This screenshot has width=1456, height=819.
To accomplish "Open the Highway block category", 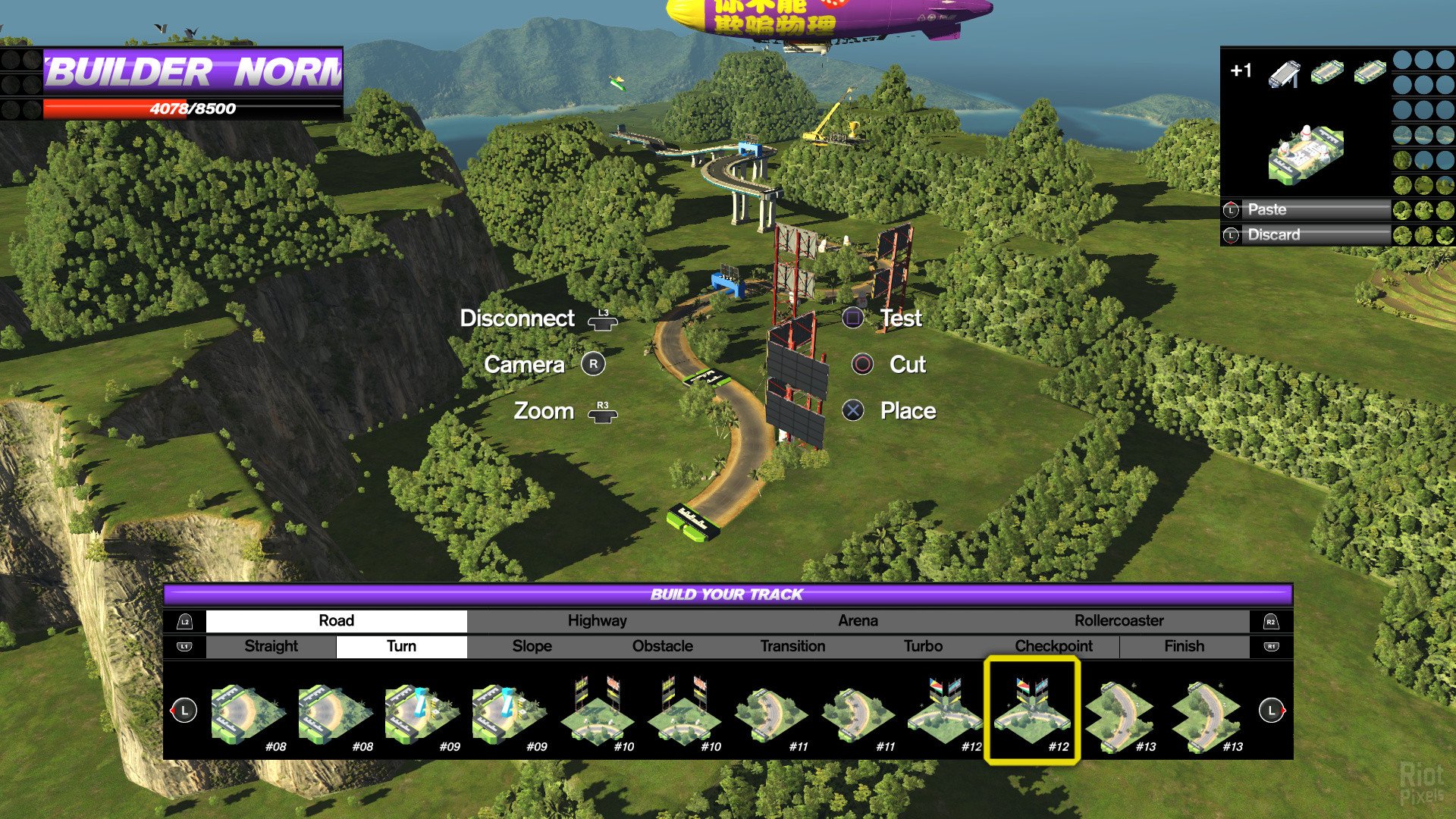I will [597, 621].
